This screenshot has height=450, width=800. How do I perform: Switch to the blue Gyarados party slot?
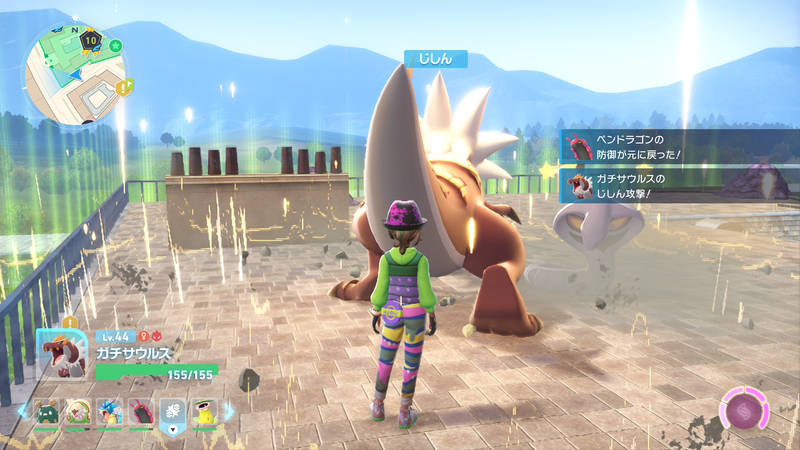coord(109,412)
